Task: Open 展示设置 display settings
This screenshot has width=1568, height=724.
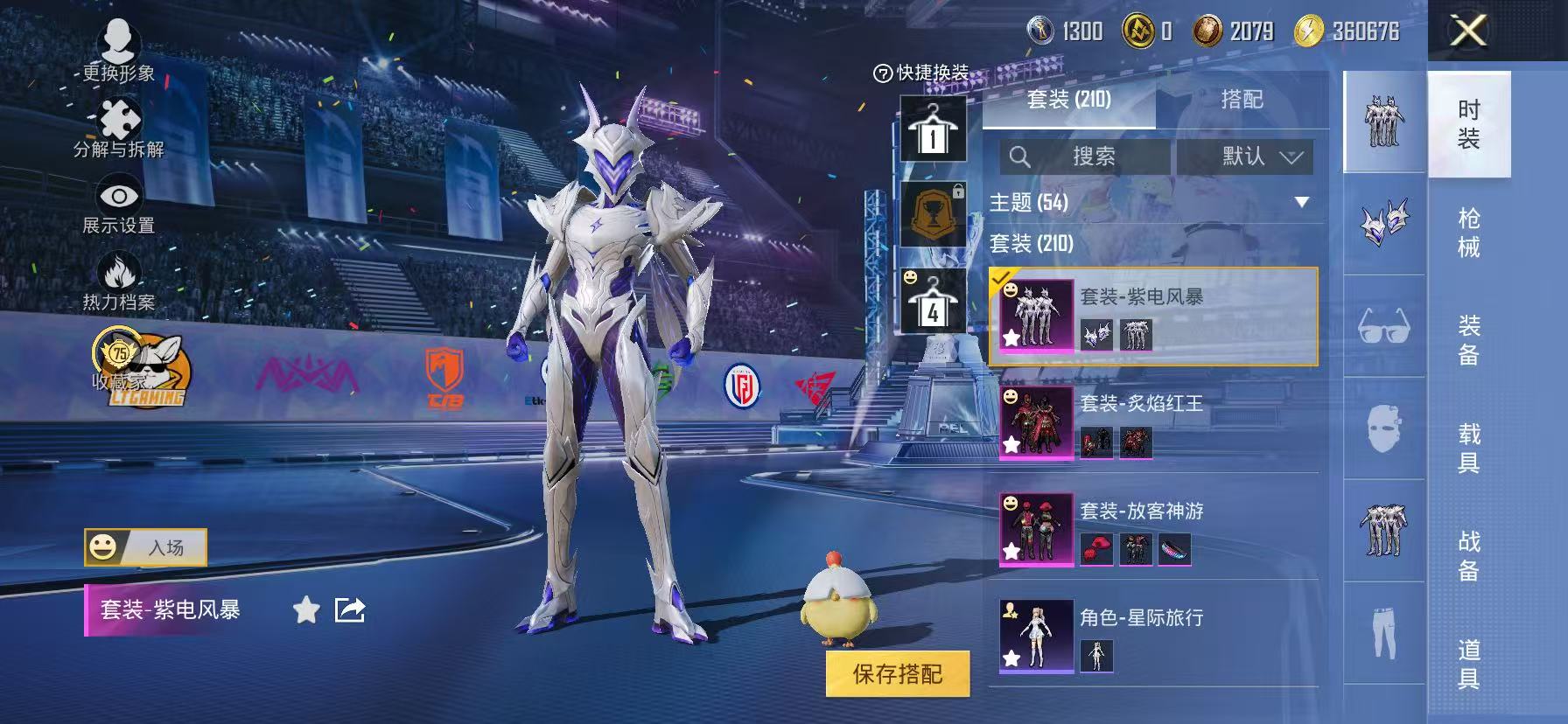Action: click(x=119, y=205)
